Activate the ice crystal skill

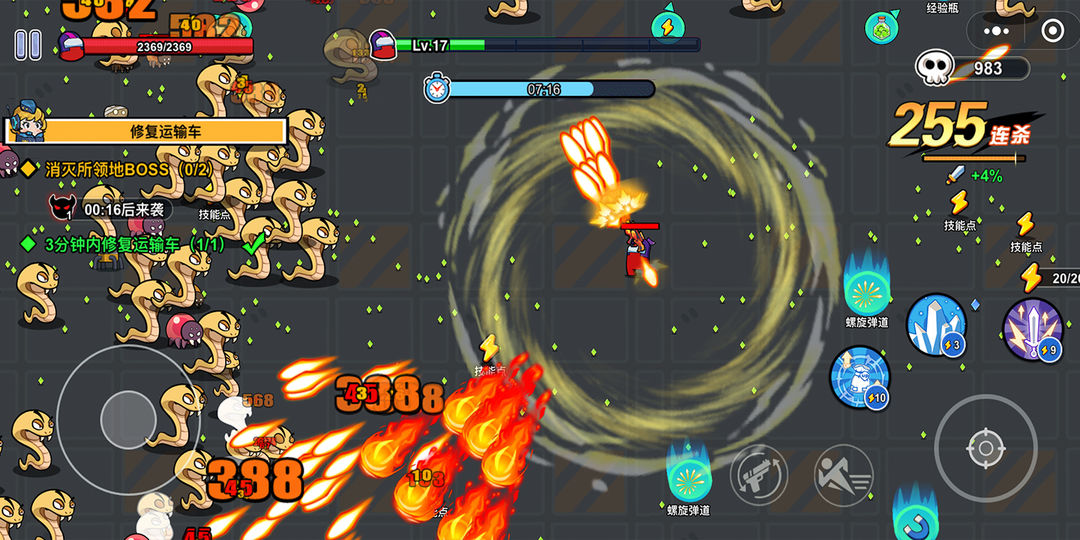(936, 324)
